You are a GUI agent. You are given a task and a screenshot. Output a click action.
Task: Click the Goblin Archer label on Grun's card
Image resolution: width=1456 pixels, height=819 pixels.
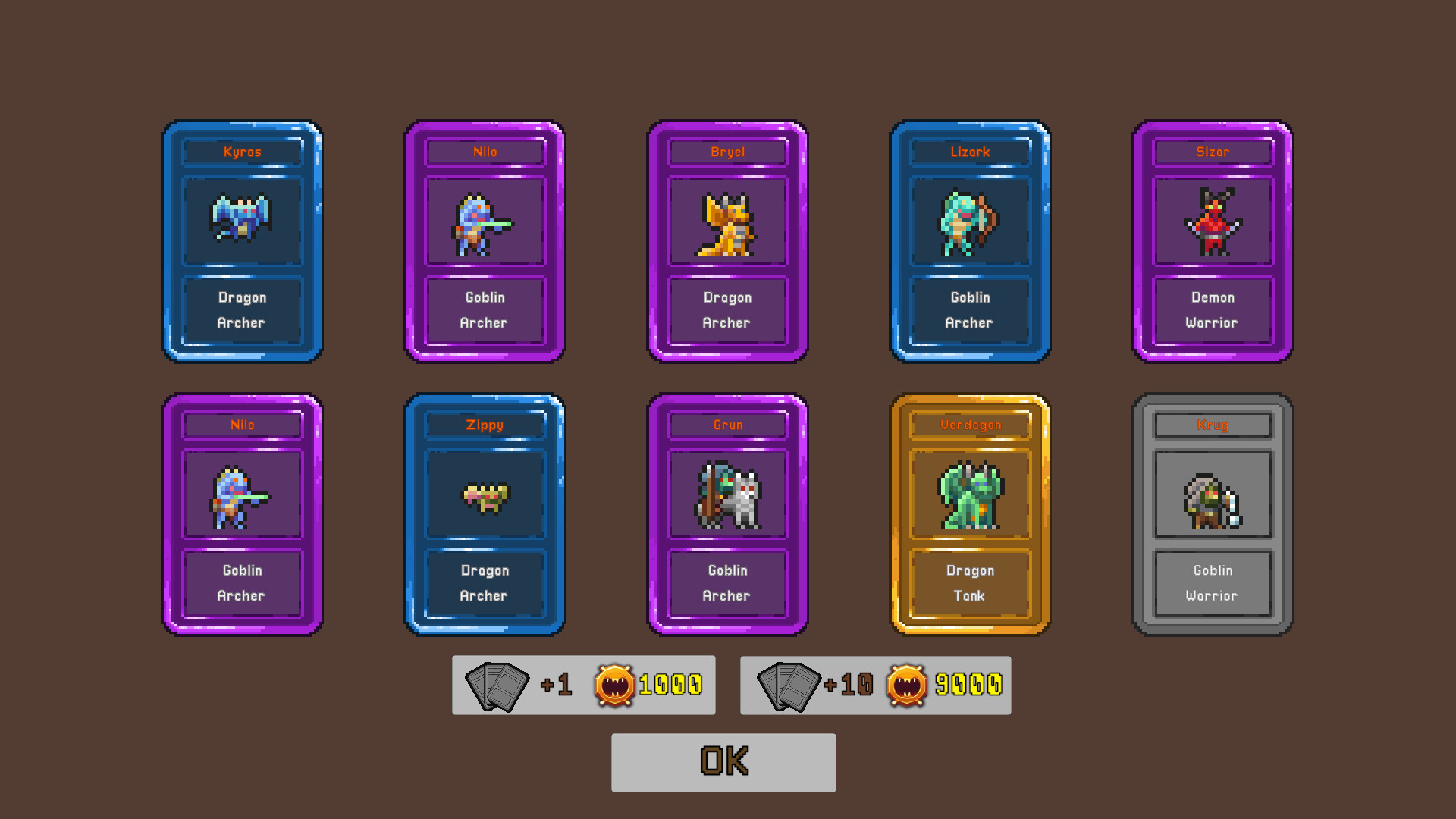point(726,583)
